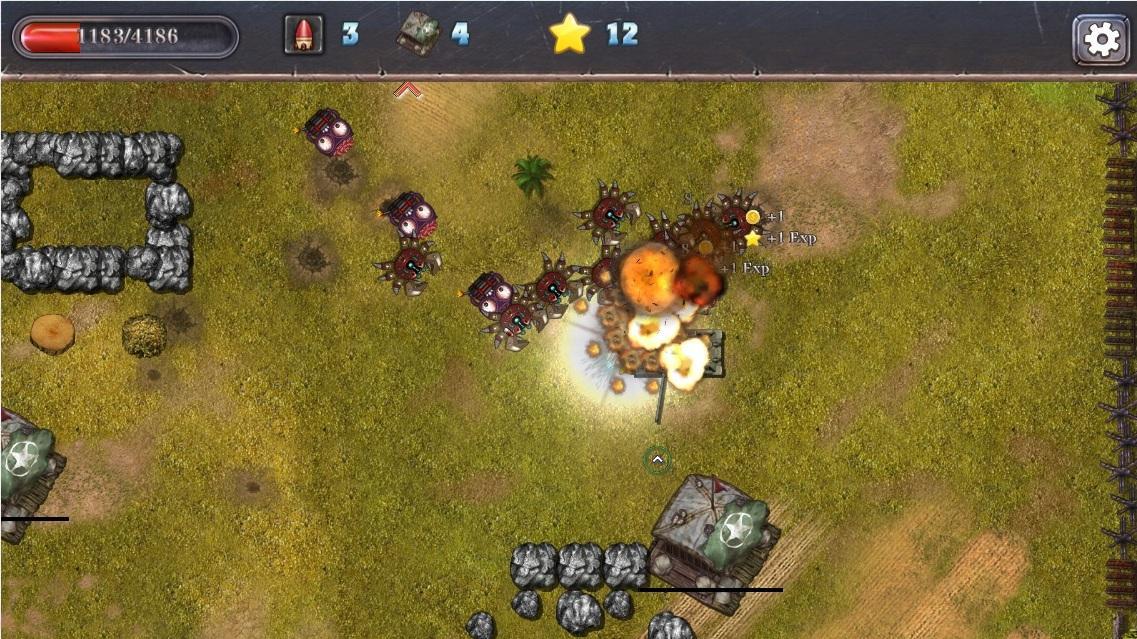Open settings with the gear button
Screen dimensions: 1137x639
click(x=1100, y=39)
